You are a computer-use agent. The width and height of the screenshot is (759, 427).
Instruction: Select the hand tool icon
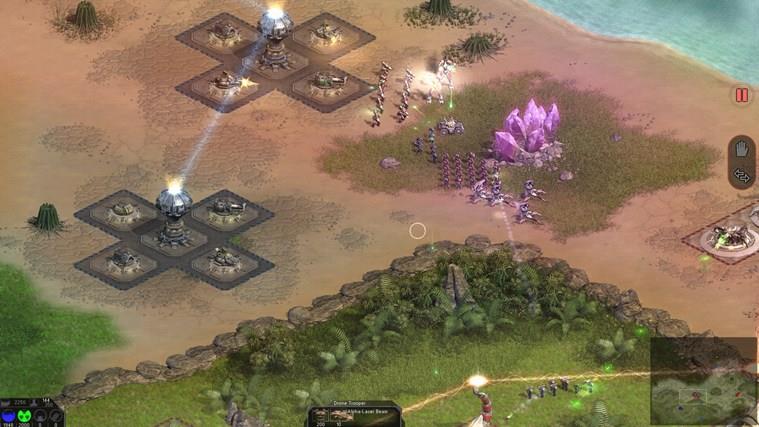741,150
